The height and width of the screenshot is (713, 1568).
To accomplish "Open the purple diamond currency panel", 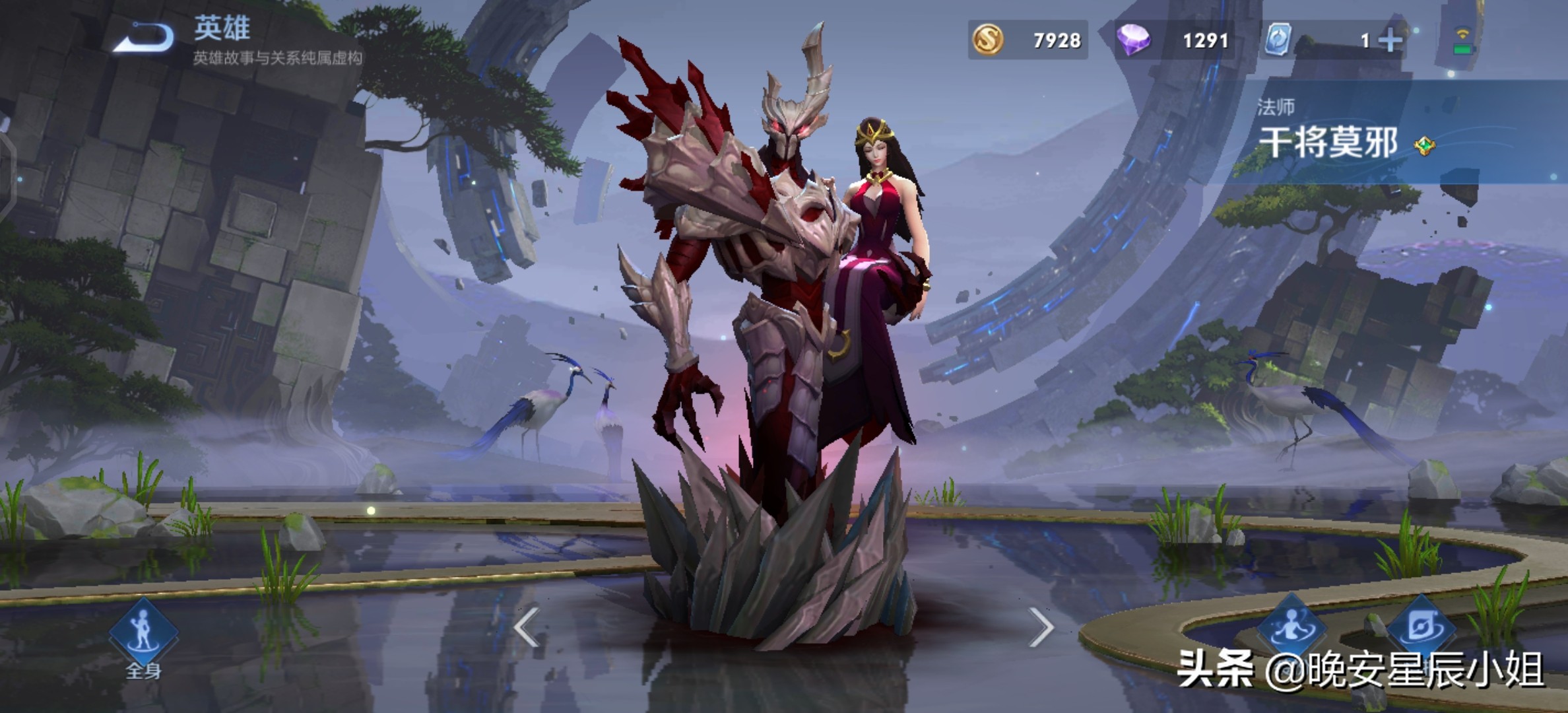I will pyautogui.click(x=1173, y=40).
